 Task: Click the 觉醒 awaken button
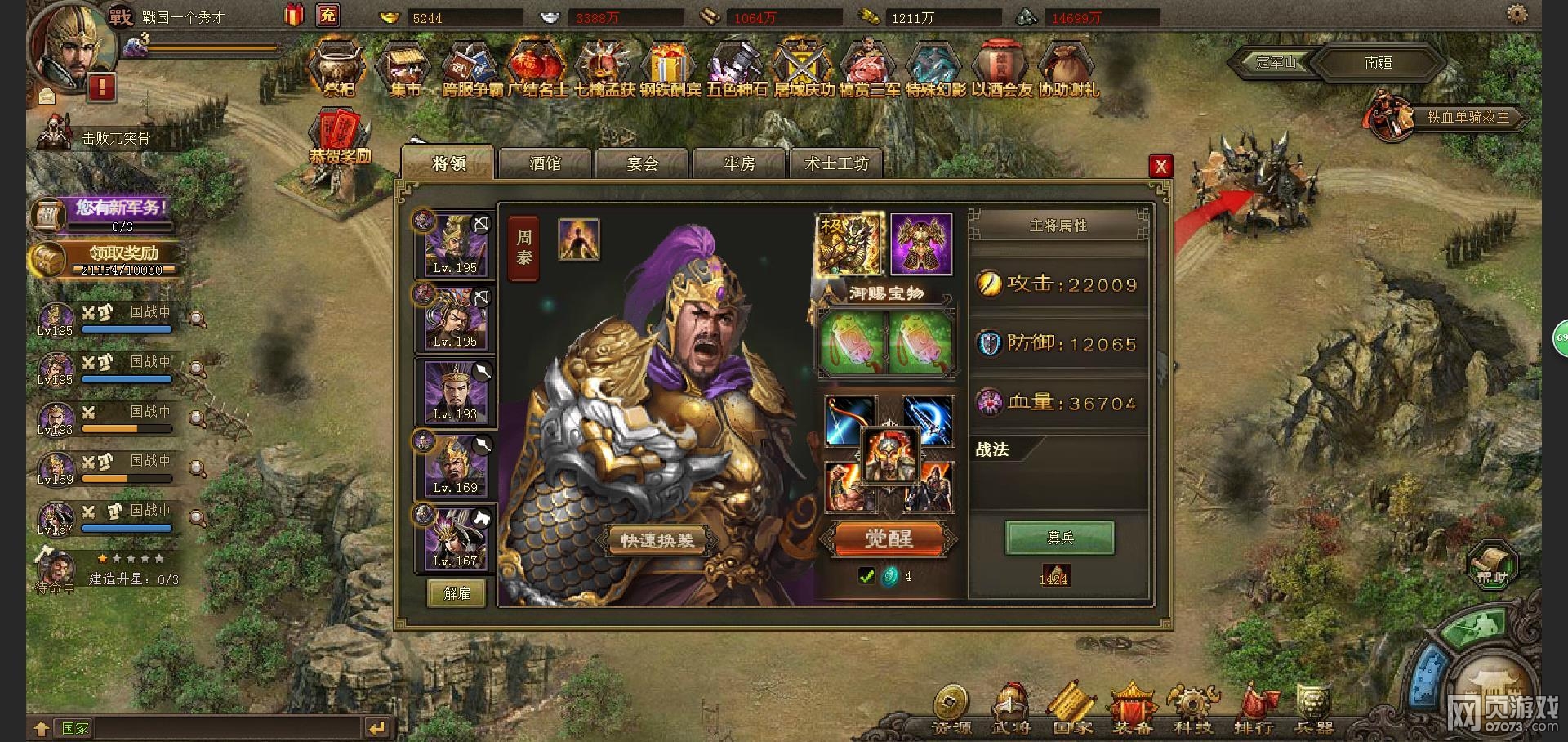point(888,539)
